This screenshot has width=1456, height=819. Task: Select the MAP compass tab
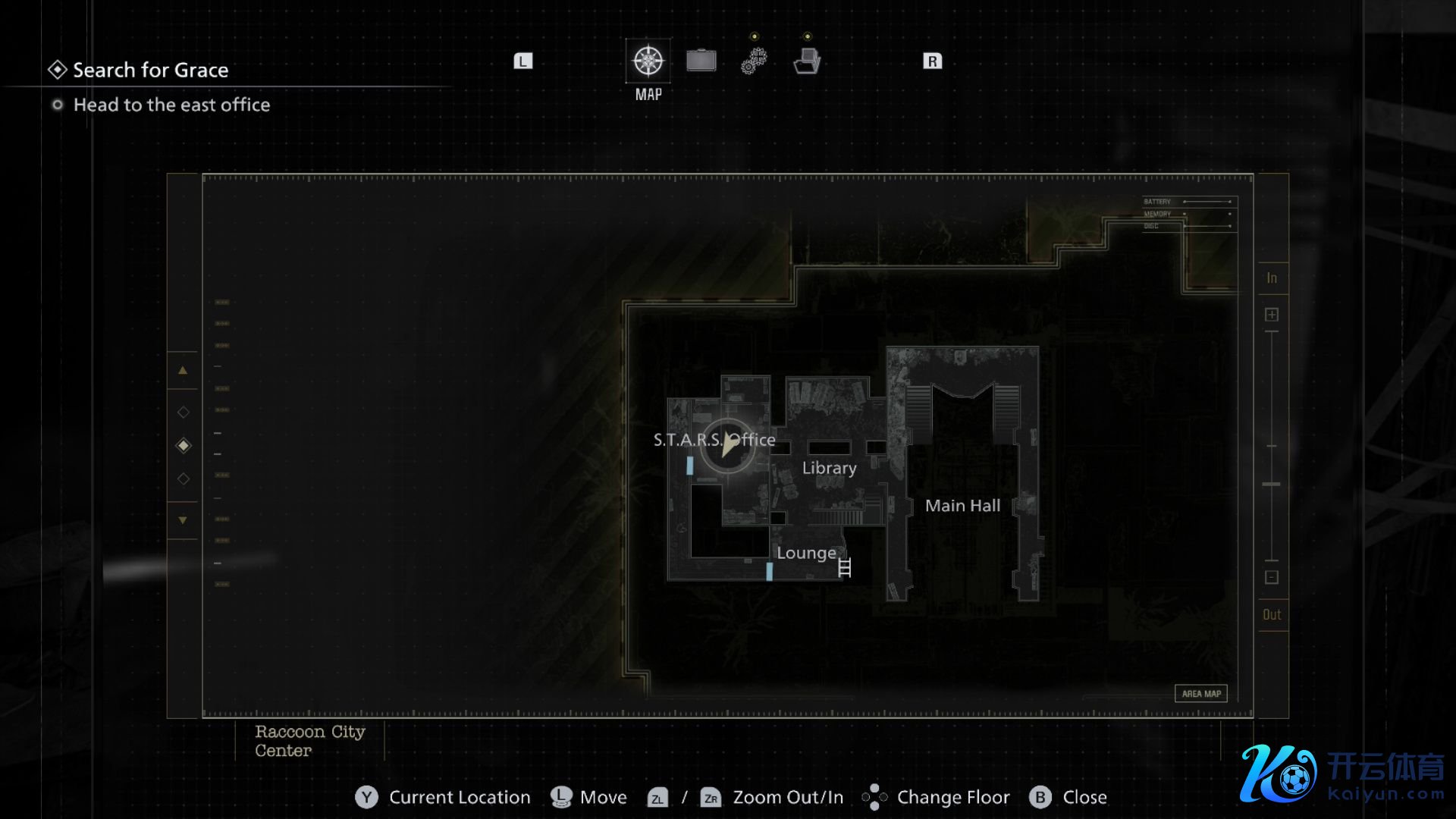tap(648, 61)
